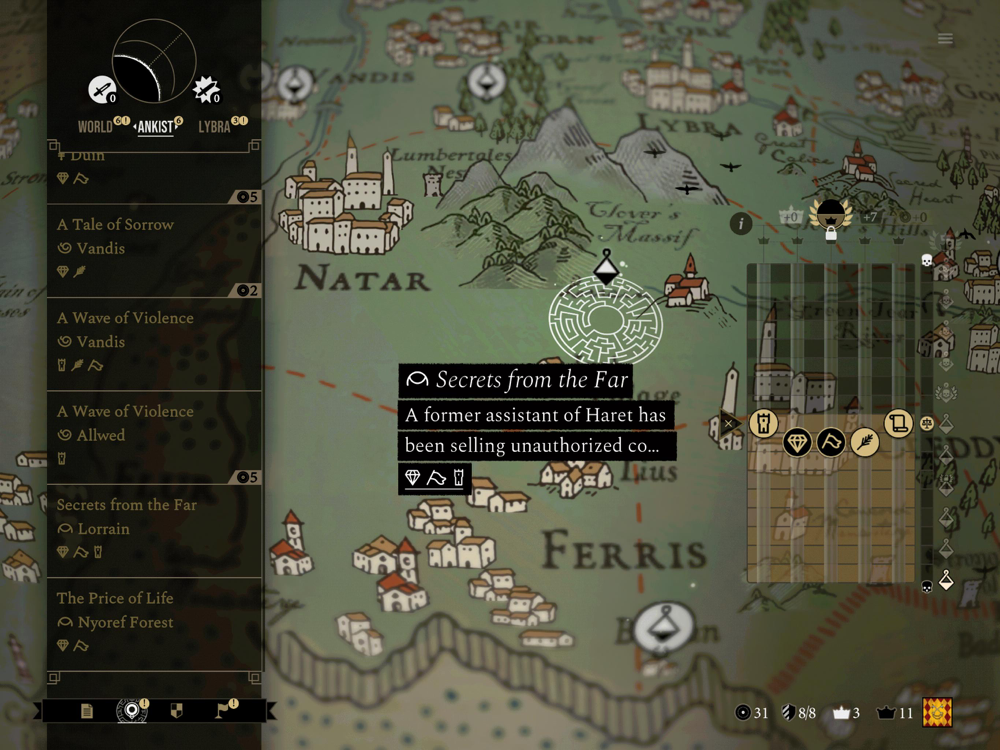Select the map pin toolbar icon

(x=130, y=711)
